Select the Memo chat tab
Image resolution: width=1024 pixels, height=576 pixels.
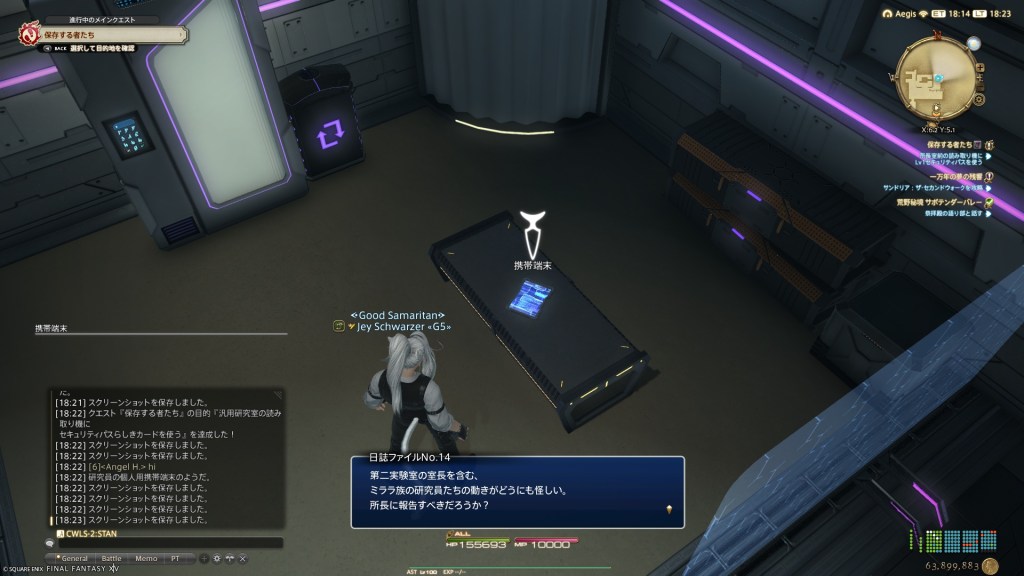(x=145, y=557)
